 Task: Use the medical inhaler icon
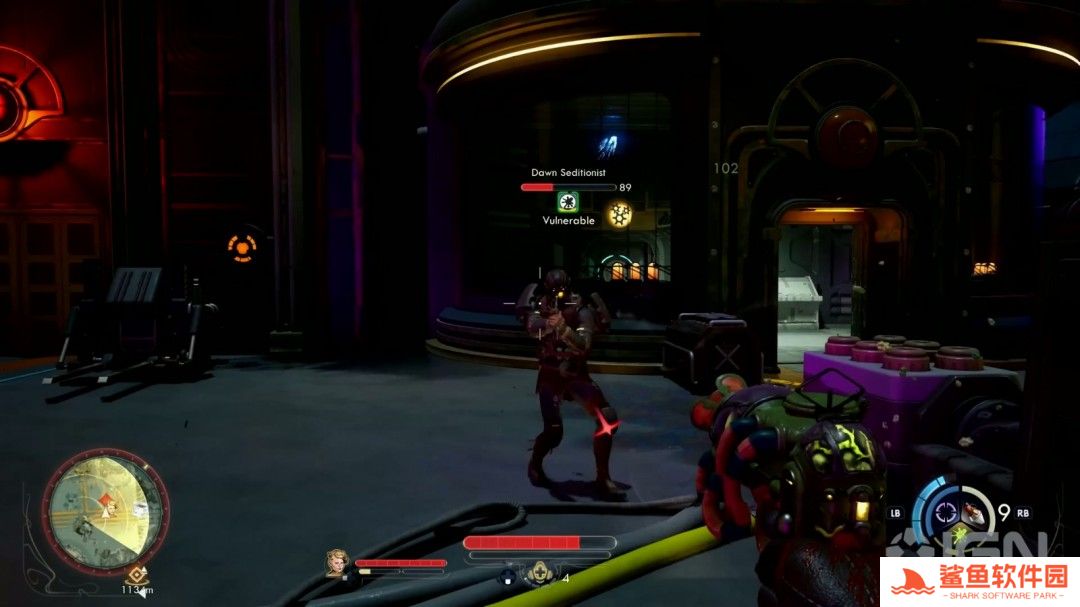click(x=540, y=574)
